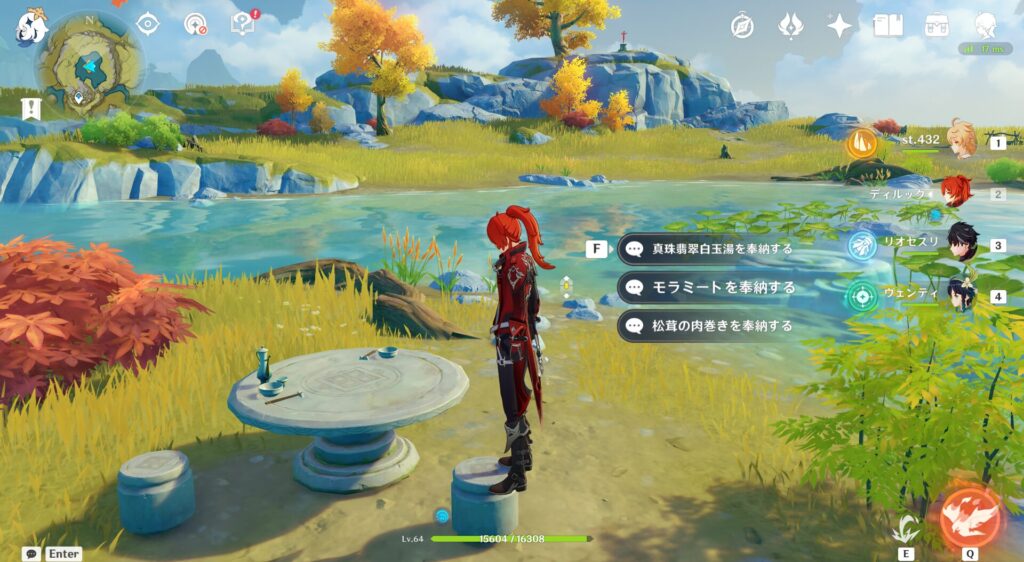Open the Paimon menu
The image size is (1024, 562).
pos(31,28)
